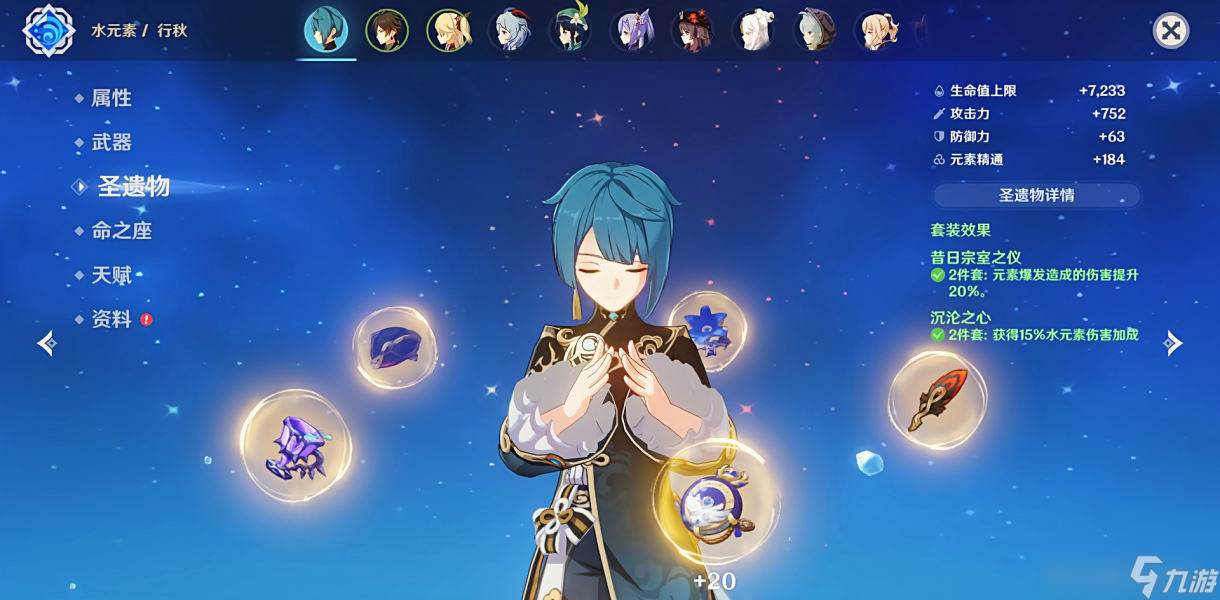Select the +20 pocket watch sands artifact
The image size is (1220, 600).
716,504
